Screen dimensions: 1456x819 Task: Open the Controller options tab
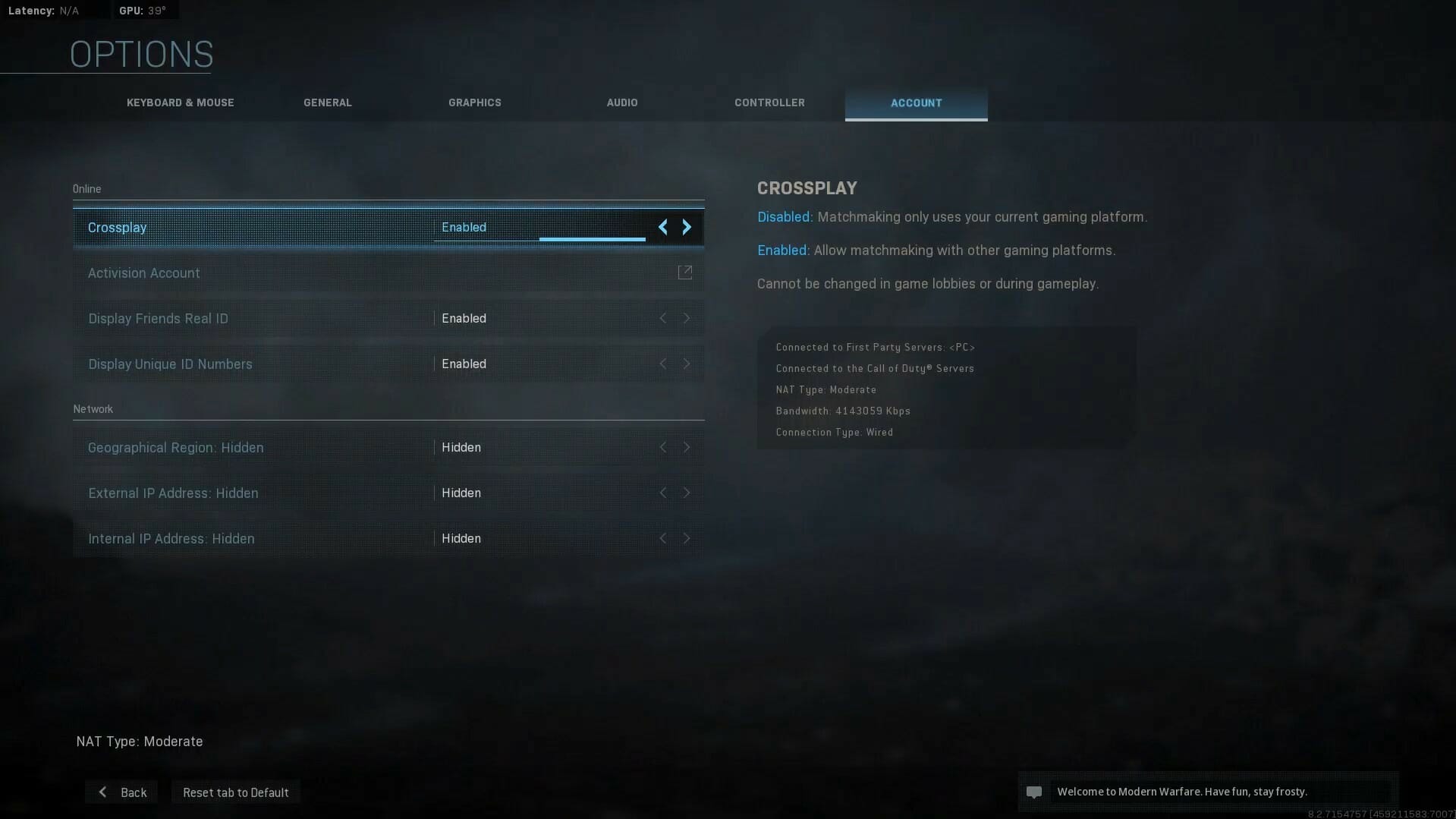[769, 102]
